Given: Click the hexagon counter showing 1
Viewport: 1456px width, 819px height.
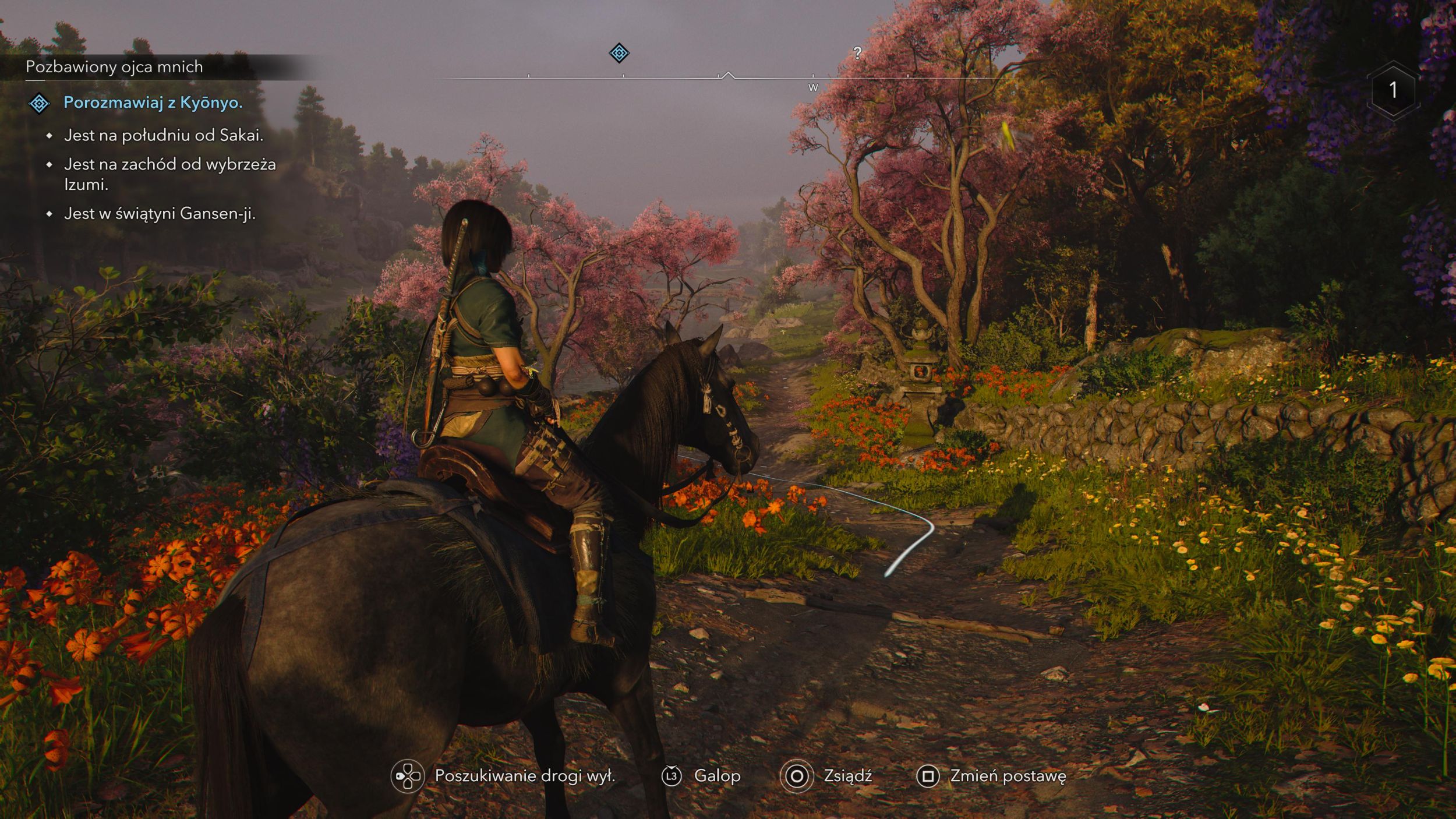Looking at the screenshot, I should click(1393, 90).
